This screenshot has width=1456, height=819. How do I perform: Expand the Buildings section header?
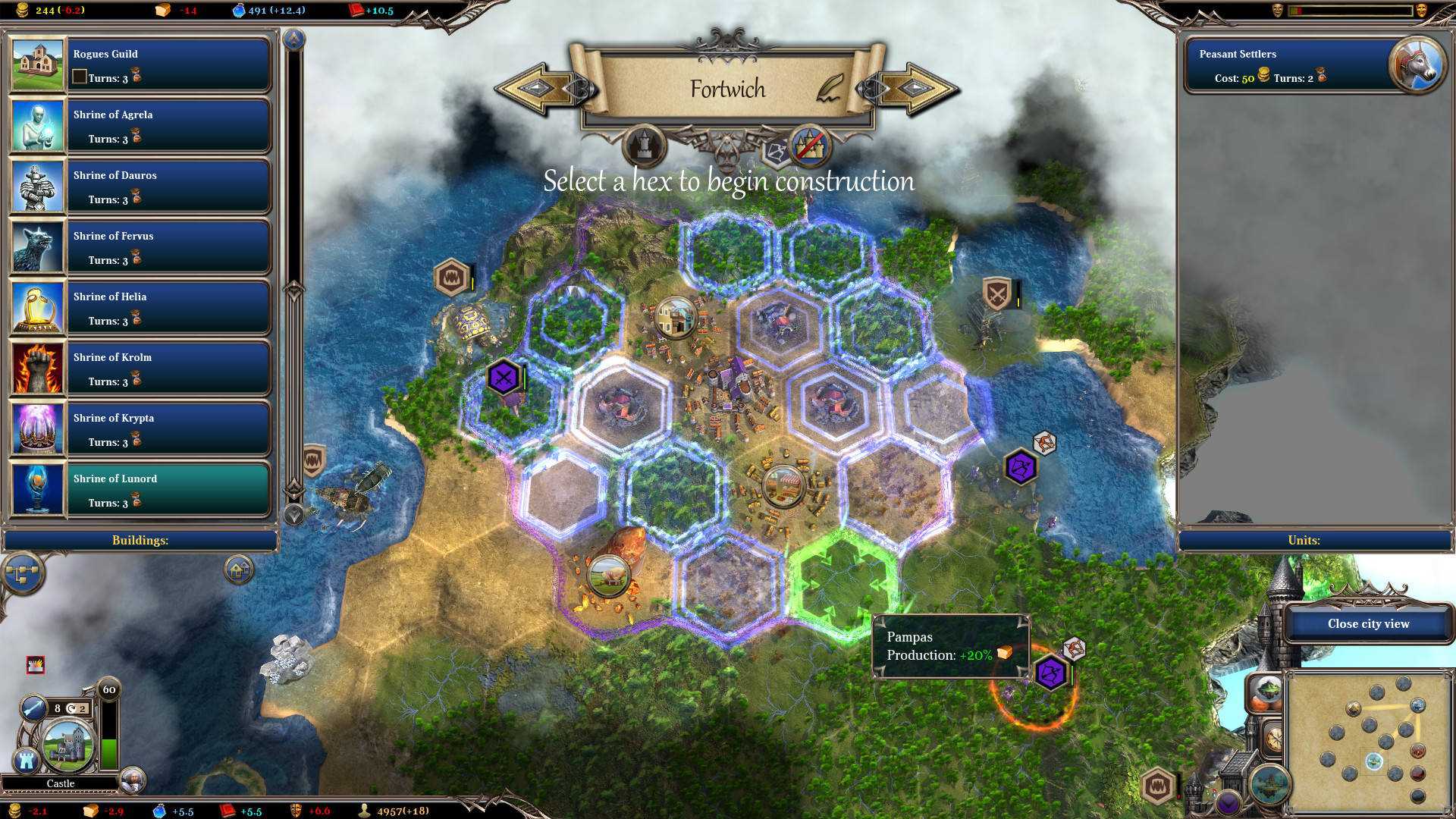(x=140, y=540)
